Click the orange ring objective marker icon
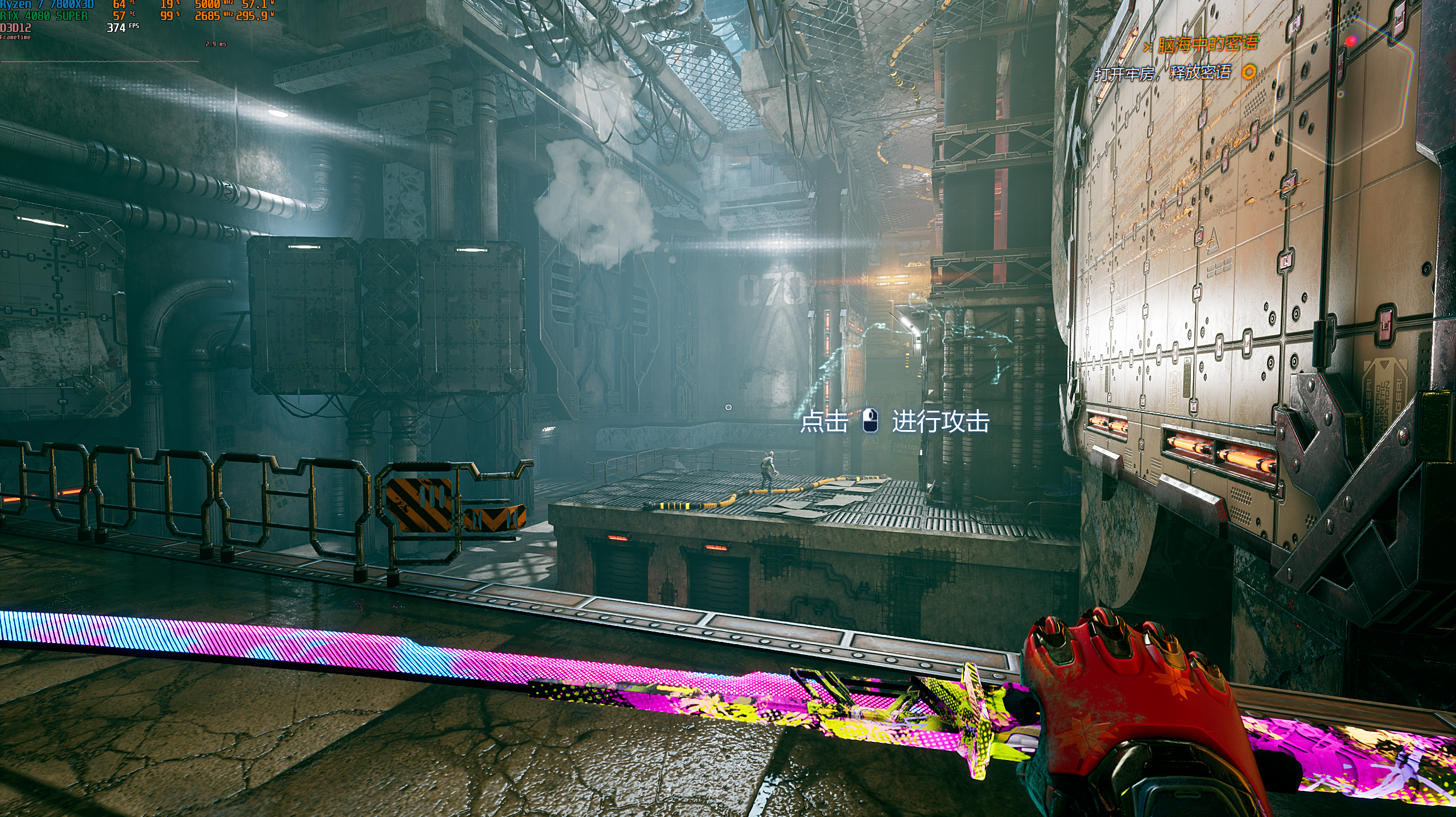The image size is (1456, 817). (1249, 72)
